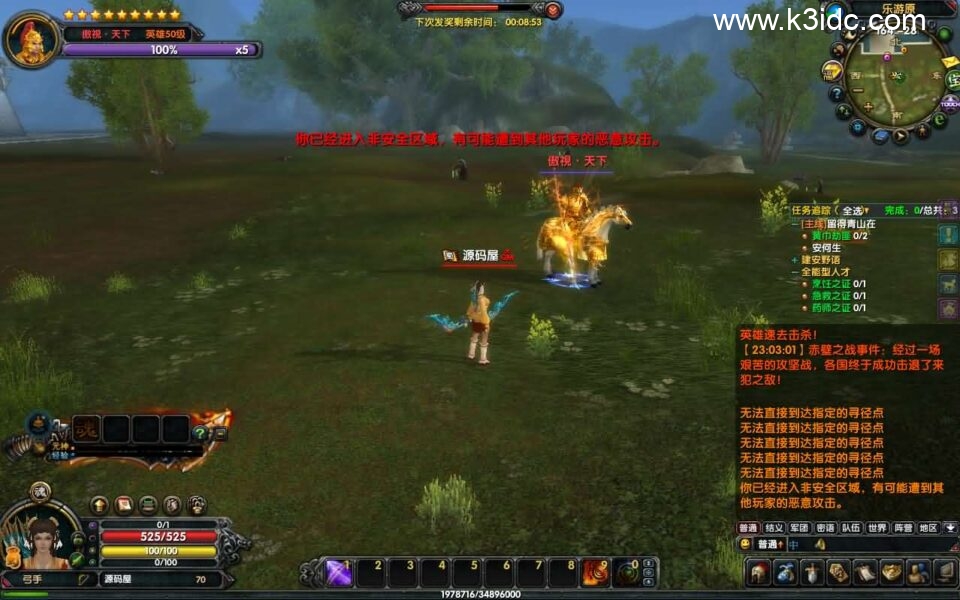Image resolution: width=960 pixels, height=600 pixels.
Task: Switch to the 世界 chat channel tab
Action: point(877,527)
